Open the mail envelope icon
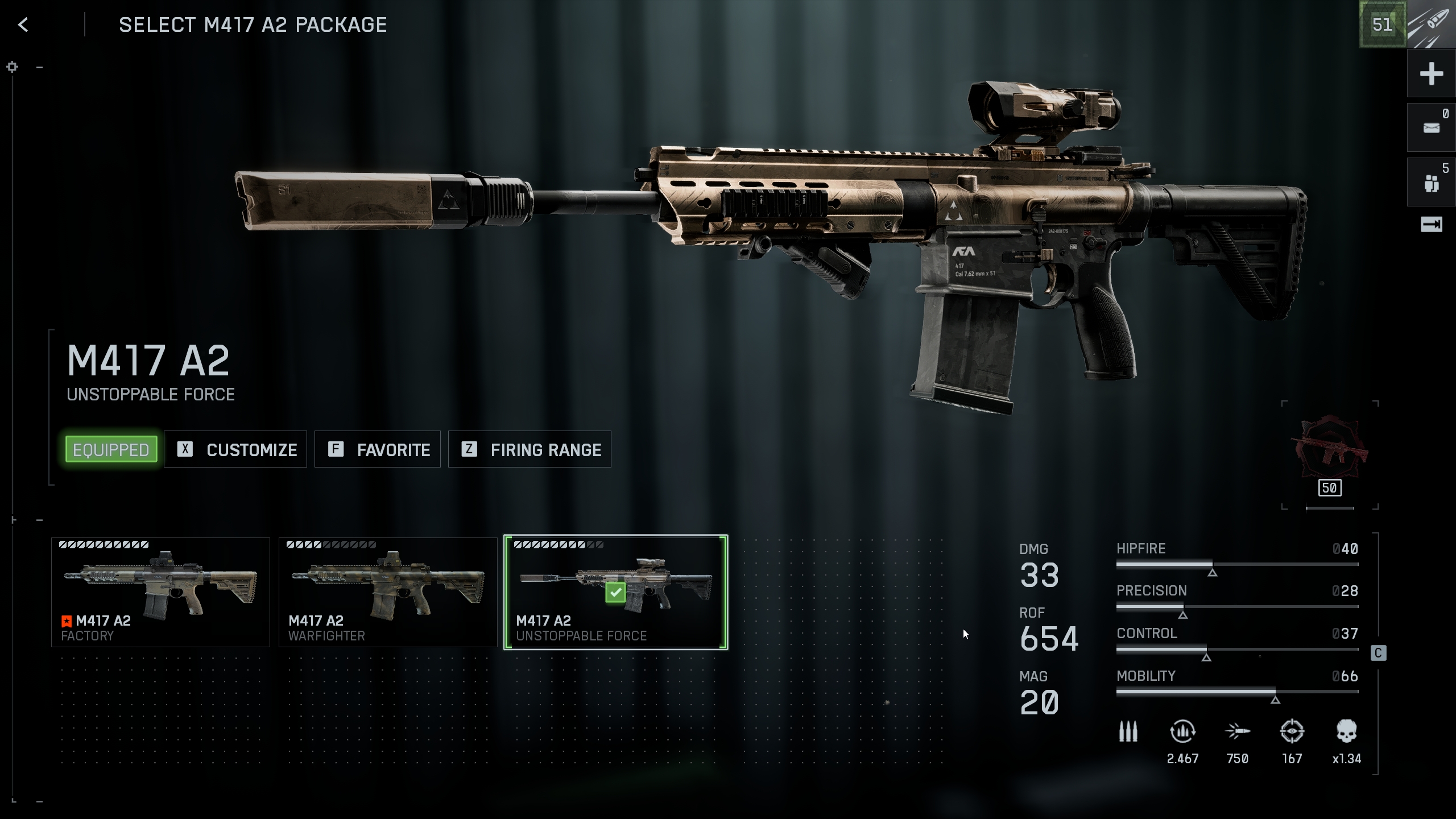The image size is (1456, 819). coord(1431,128)
